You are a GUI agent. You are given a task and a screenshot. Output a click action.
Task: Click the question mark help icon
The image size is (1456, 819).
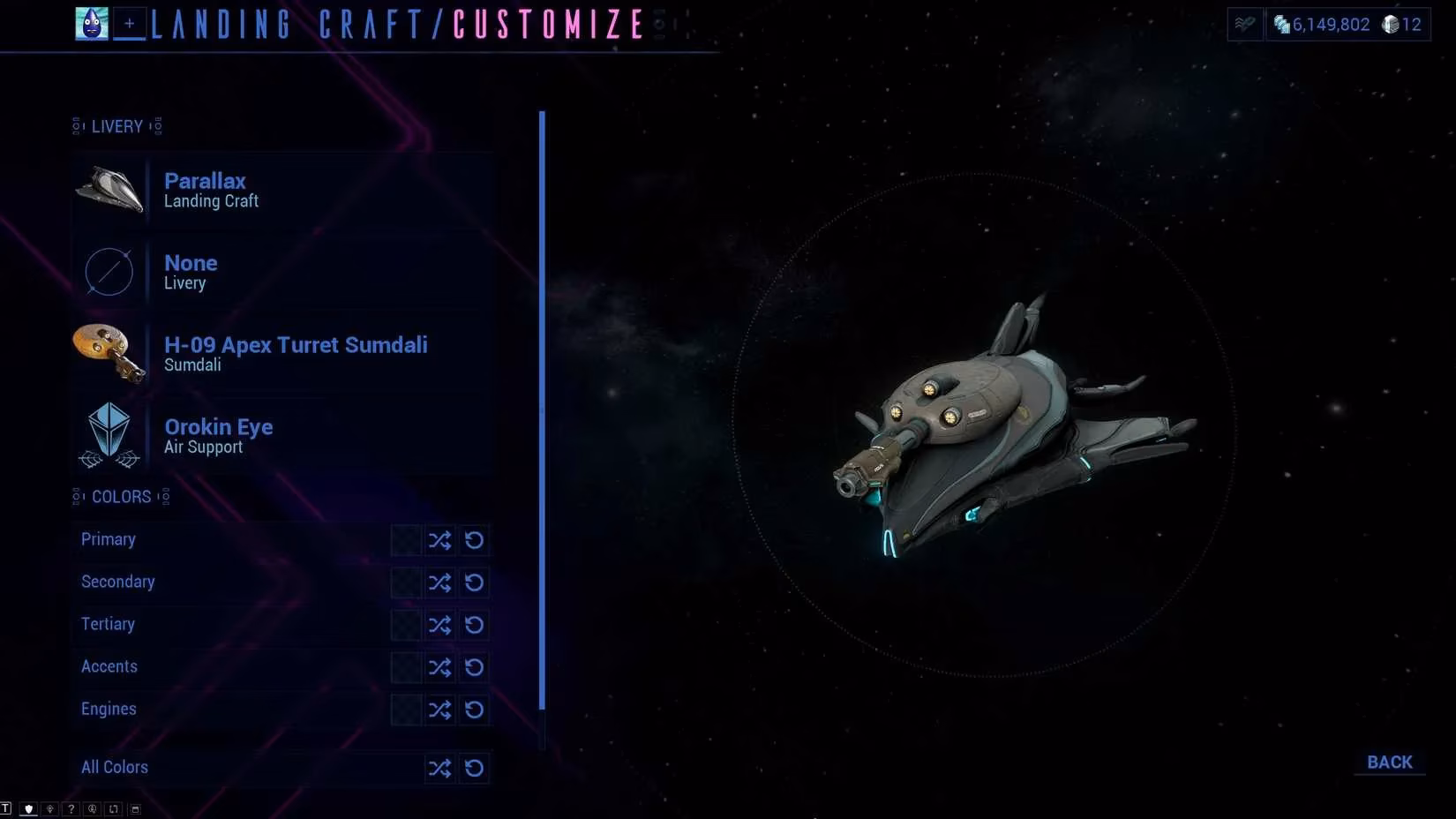(x=71, y=808)
